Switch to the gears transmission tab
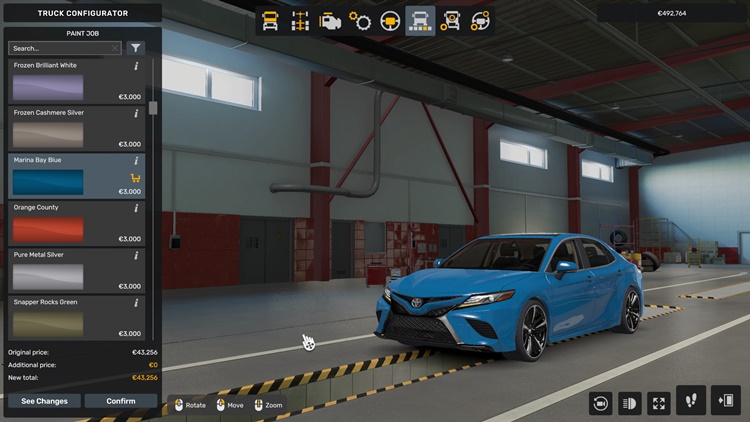 [x=360, y=21]
